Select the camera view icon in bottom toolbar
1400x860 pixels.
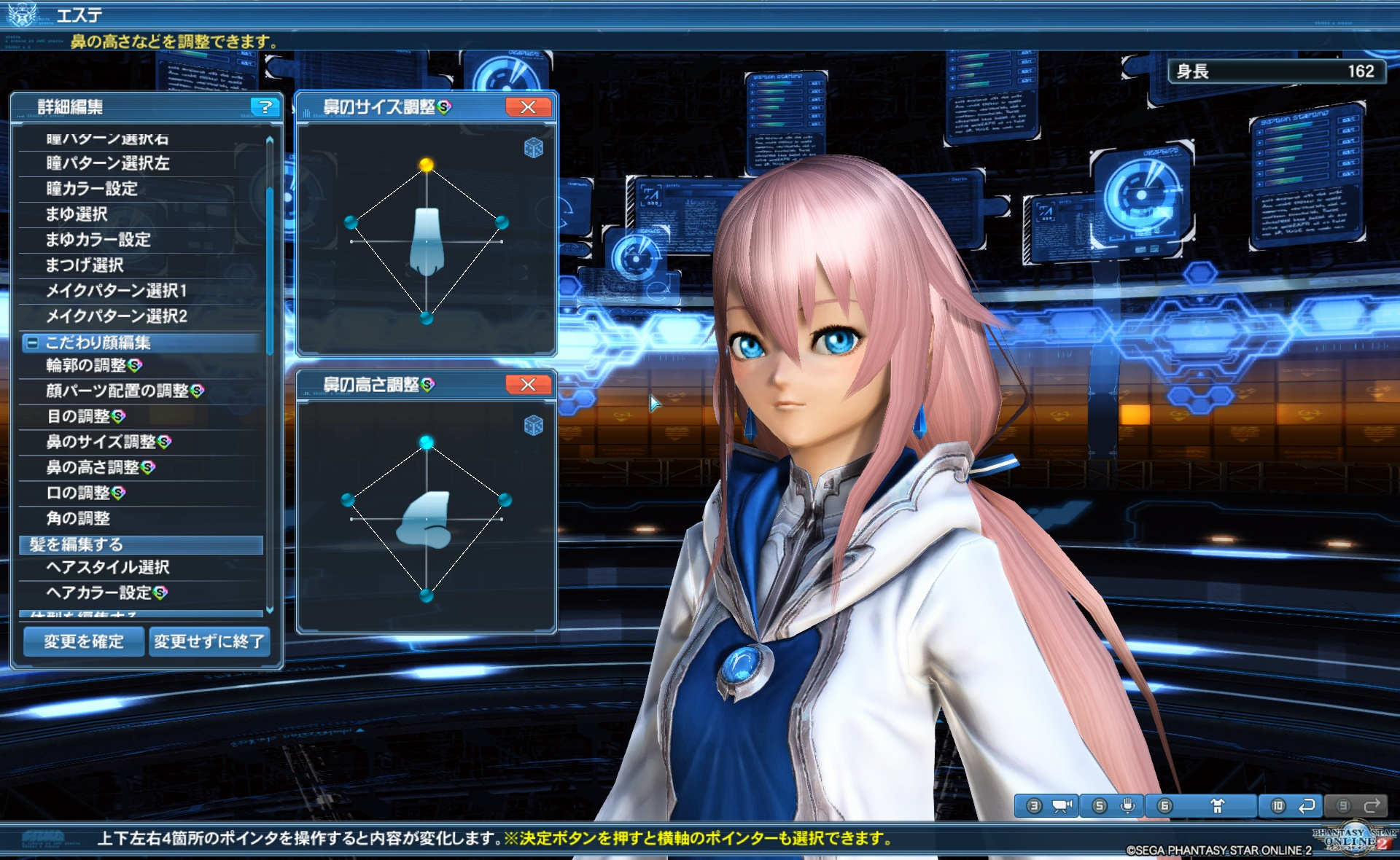click(x=1062, y=805)
